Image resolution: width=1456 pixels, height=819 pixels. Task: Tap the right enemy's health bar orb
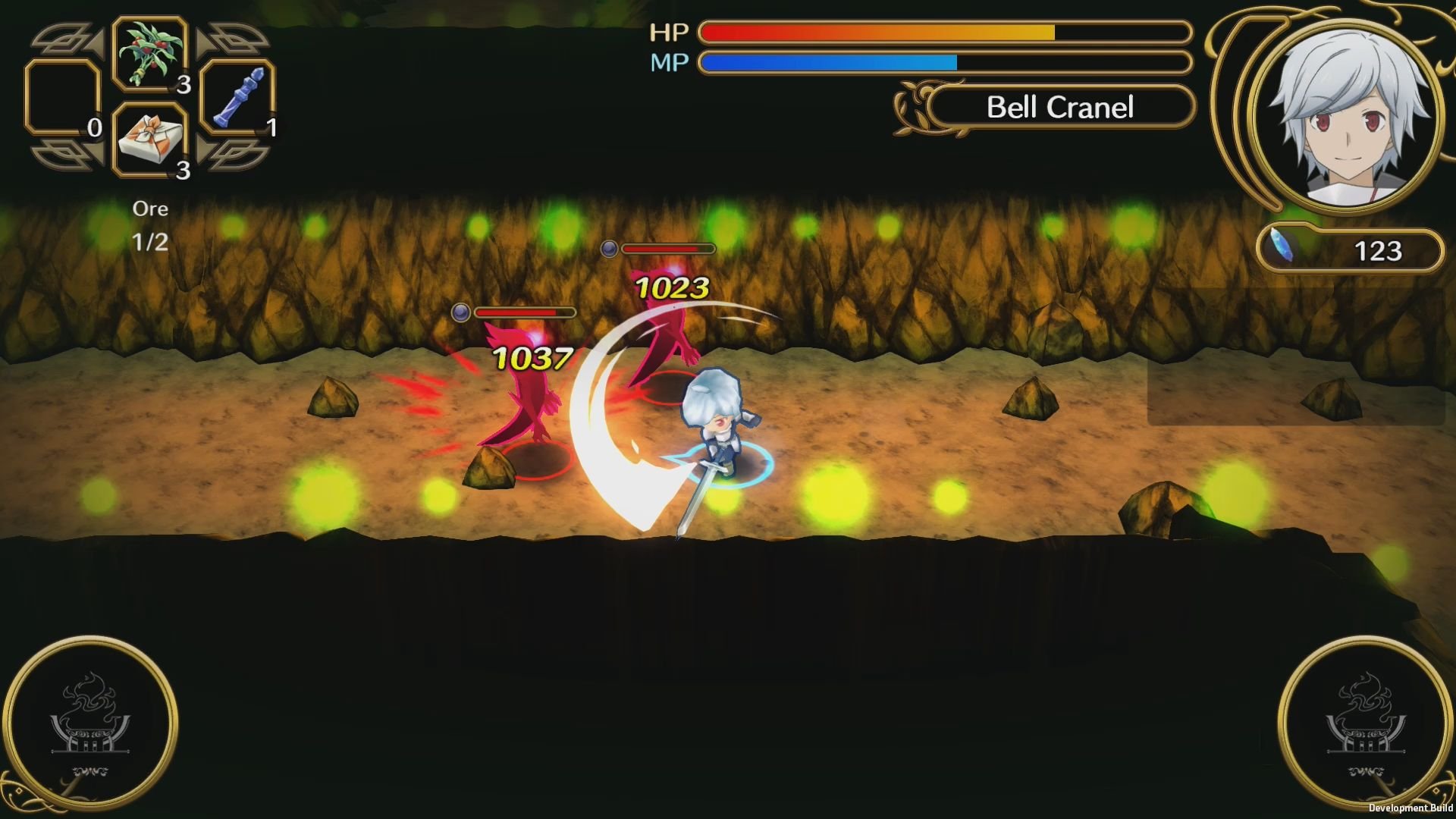coord(609,249)
